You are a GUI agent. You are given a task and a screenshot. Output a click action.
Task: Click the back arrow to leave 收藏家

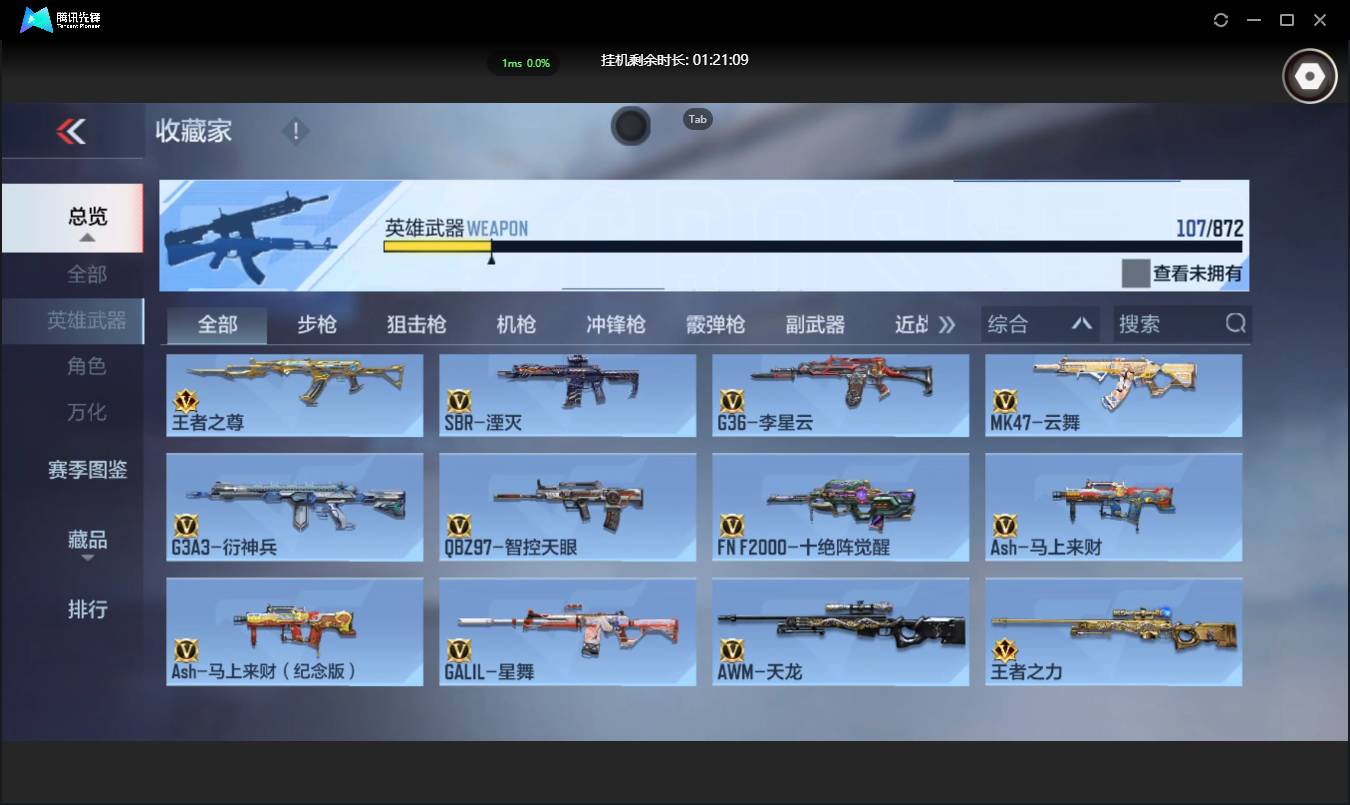[72, 131]
